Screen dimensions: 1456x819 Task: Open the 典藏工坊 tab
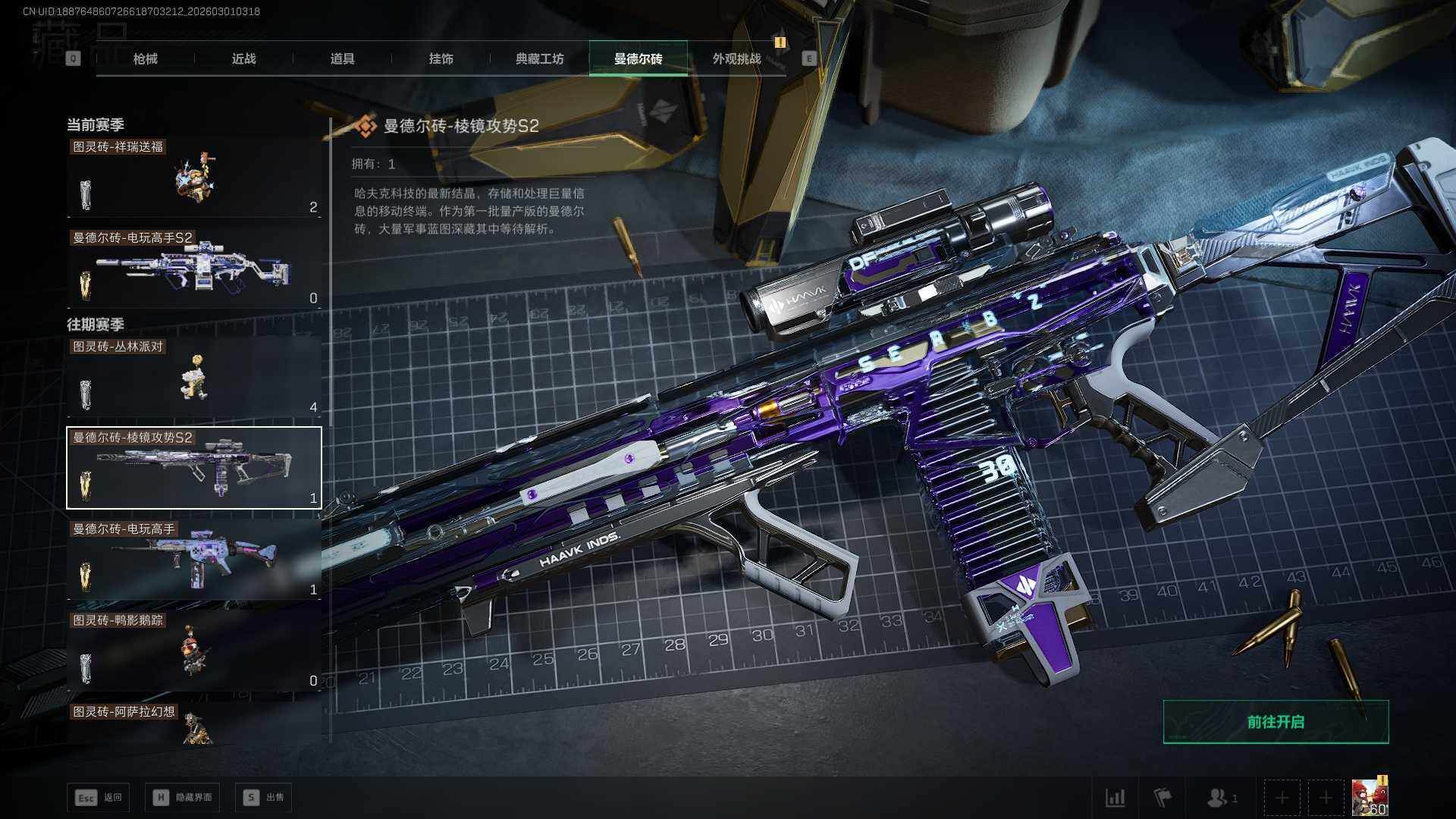point(539,58)
